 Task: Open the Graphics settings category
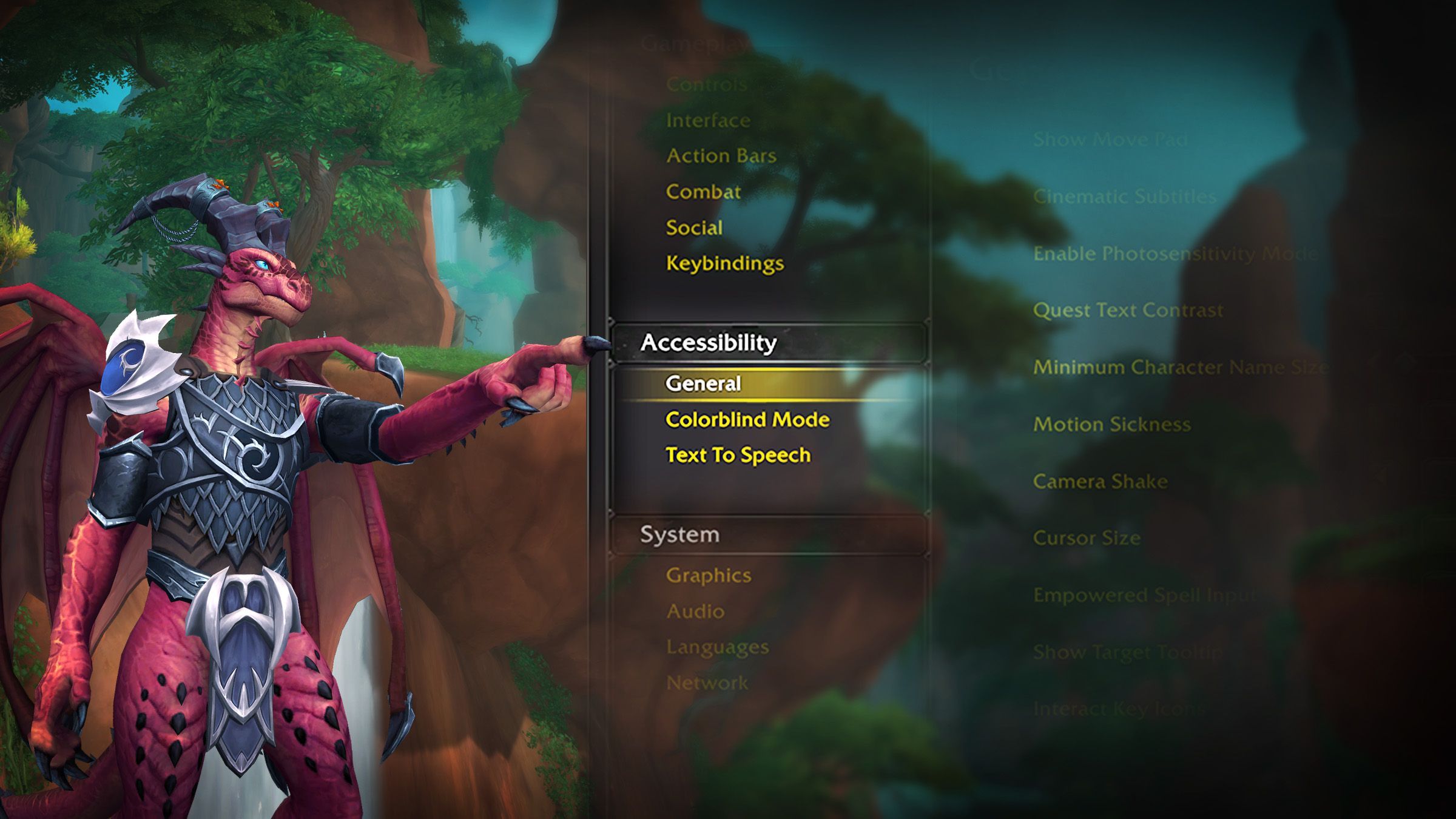point(709,575)
